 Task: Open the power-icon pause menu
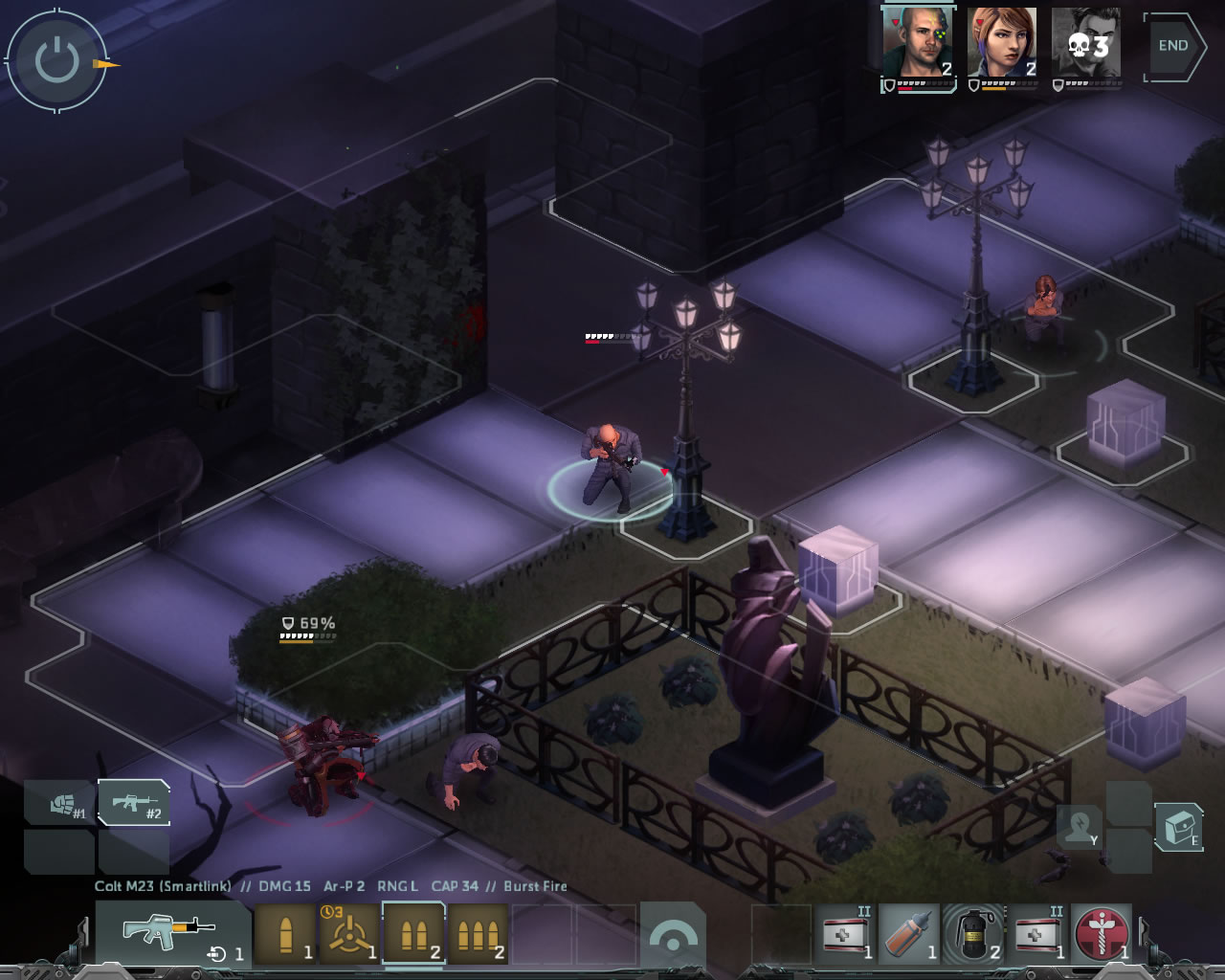click(56, 61)
